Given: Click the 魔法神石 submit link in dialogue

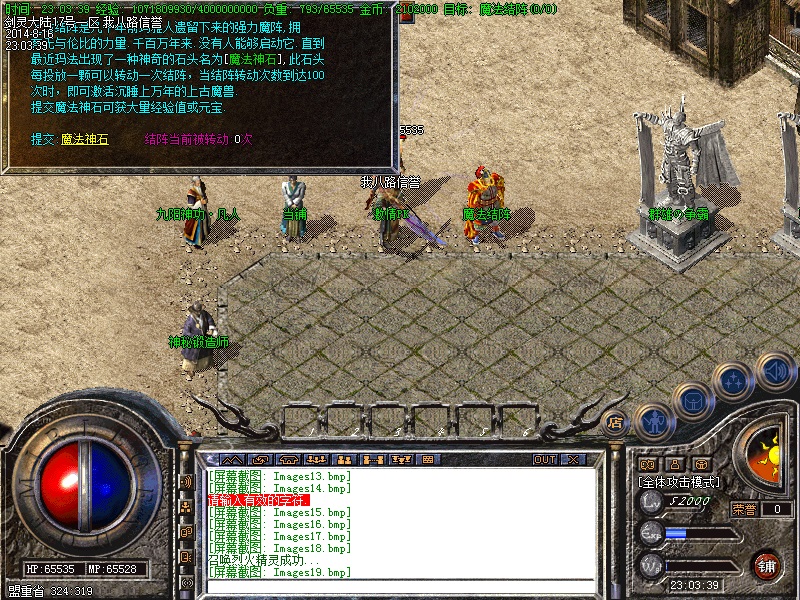Looking at the screenshot, I should (86, 139).
